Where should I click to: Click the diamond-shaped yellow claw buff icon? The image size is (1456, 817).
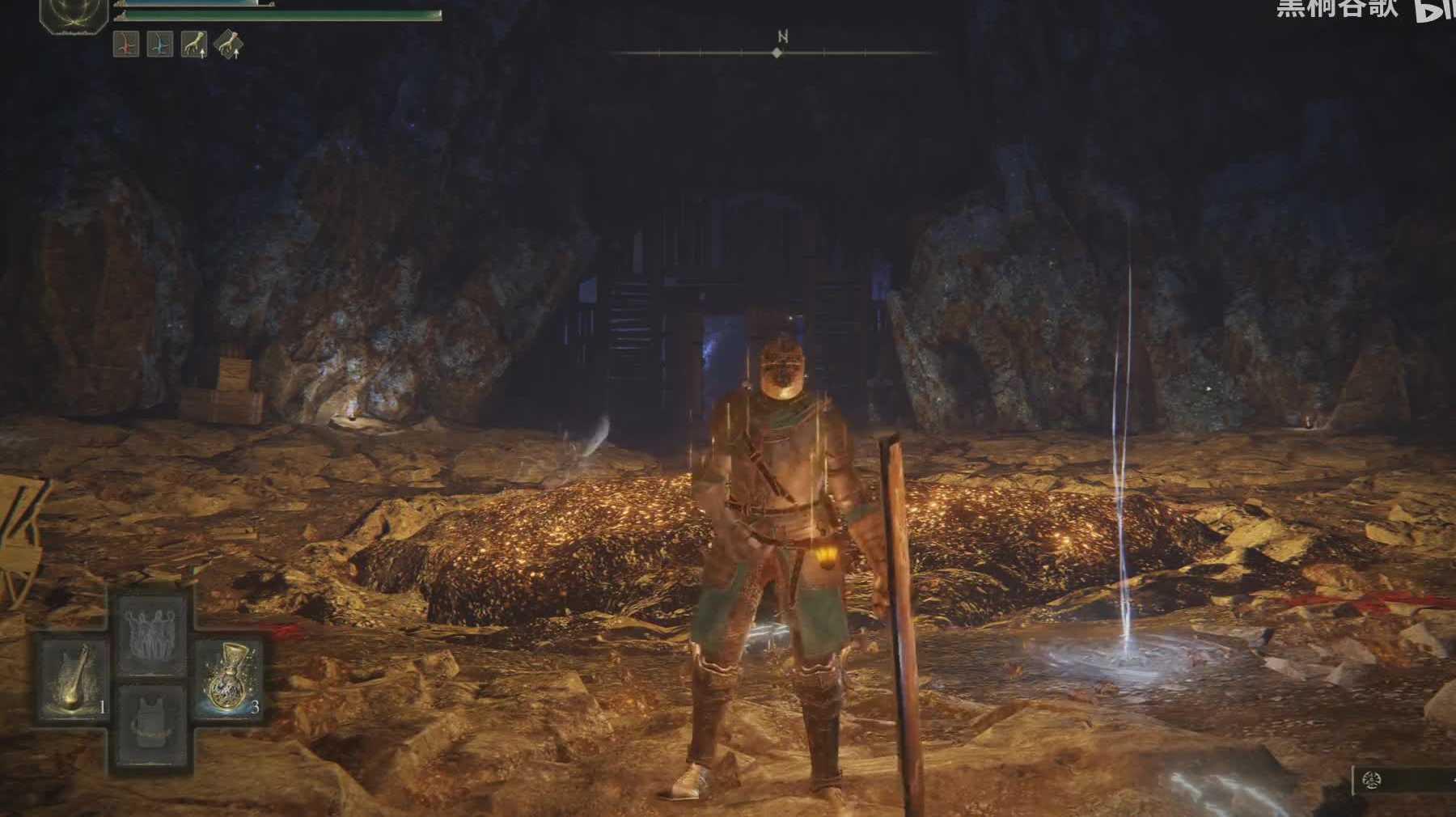tap(228, 45)
